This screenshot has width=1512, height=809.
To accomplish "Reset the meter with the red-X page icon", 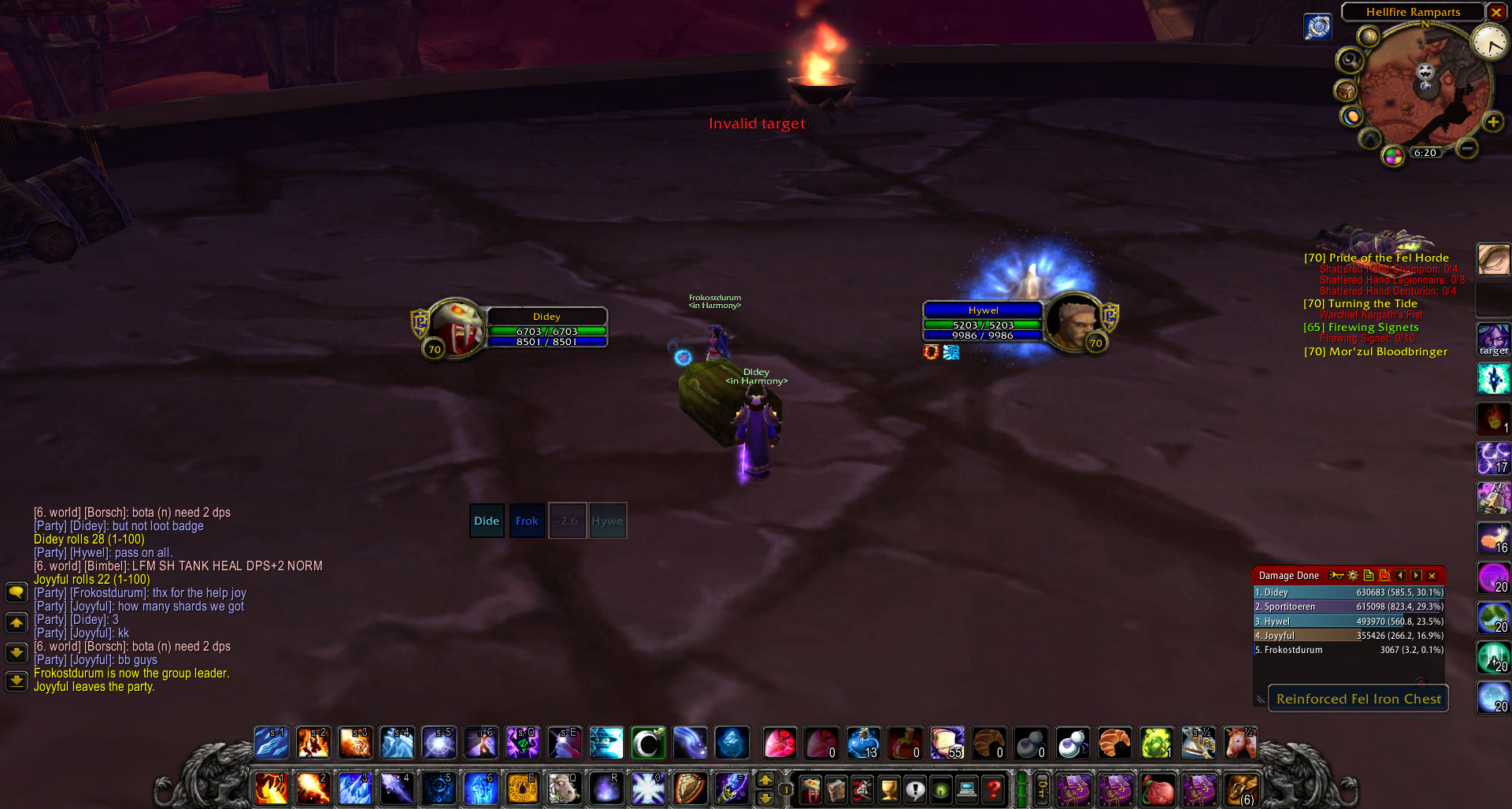I will point(1384,576).
